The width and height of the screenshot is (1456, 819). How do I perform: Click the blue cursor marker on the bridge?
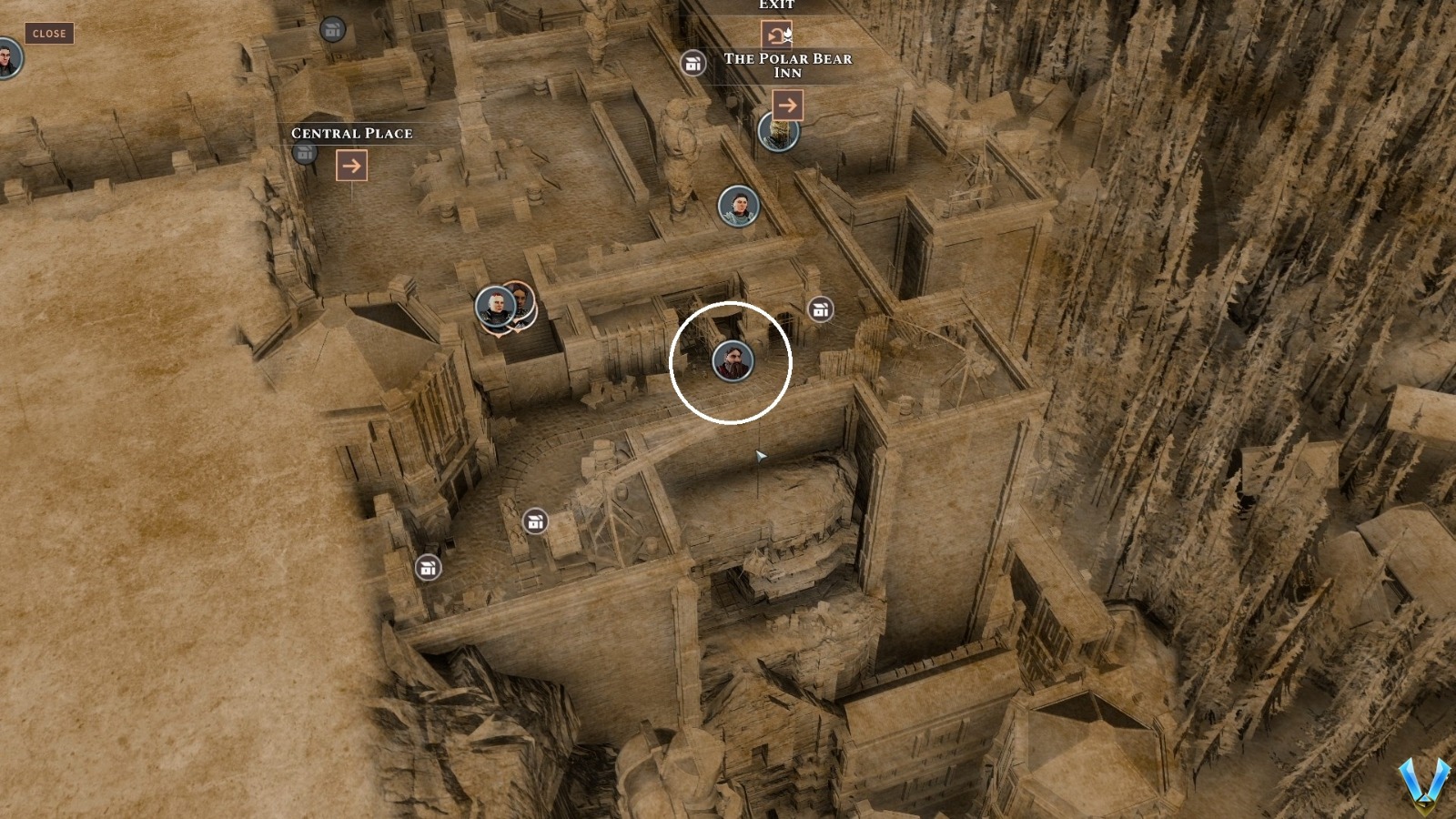click(x=761, y=455)
